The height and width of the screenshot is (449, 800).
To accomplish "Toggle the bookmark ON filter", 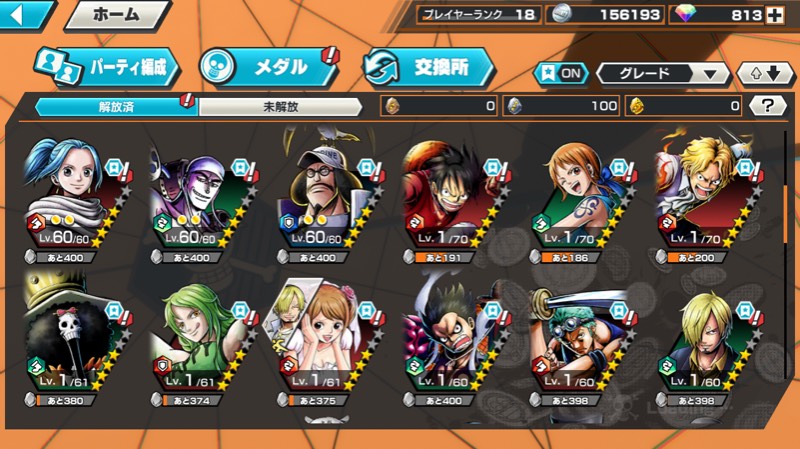I will pyautogui.click(x=561, y=74).
